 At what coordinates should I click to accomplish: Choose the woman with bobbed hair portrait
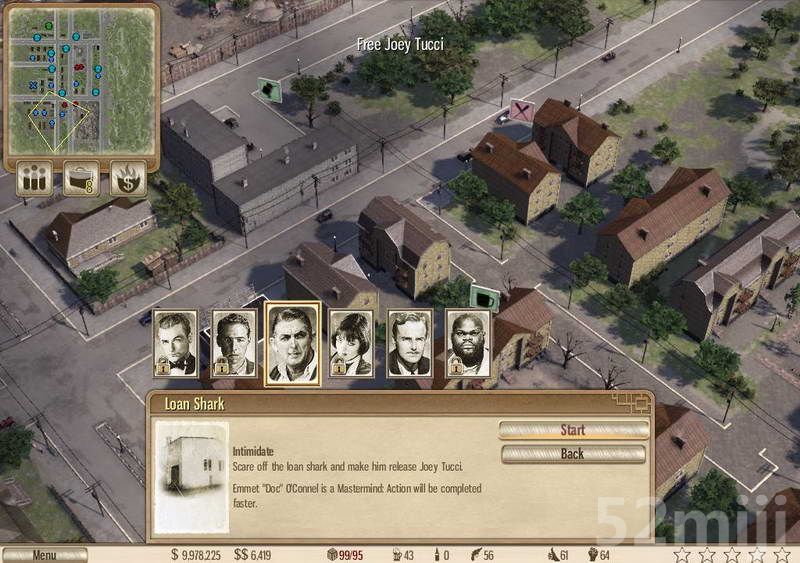351,344
